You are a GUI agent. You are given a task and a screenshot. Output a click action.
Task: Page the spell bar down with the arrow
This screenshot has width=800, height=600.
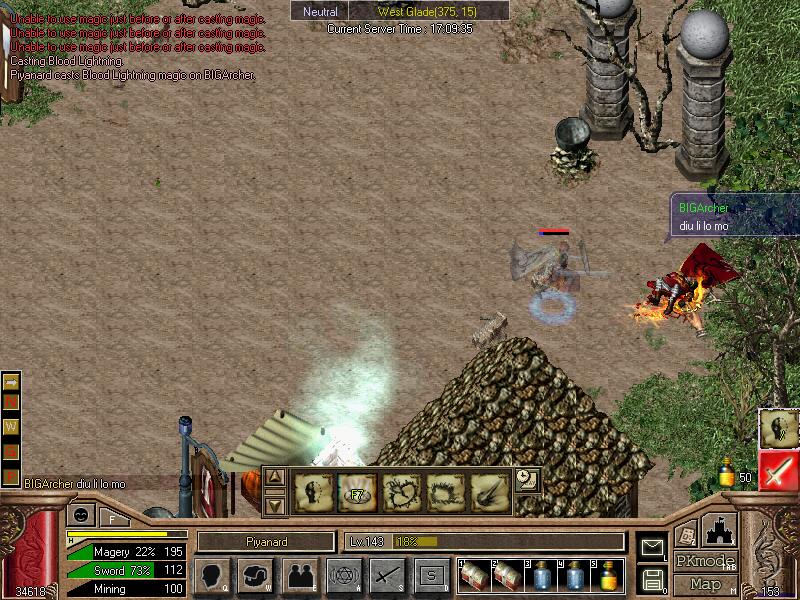(x=276, y=505)
